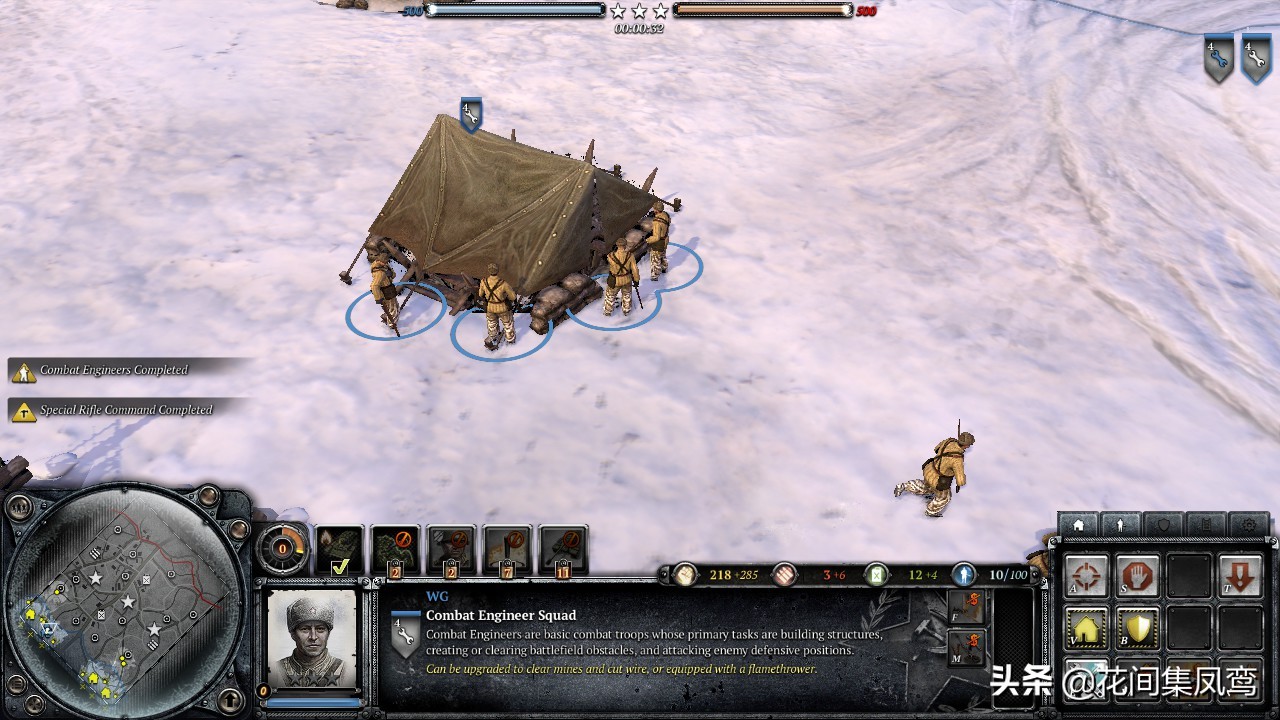Select the locked tank commander ability

point(562,546)
